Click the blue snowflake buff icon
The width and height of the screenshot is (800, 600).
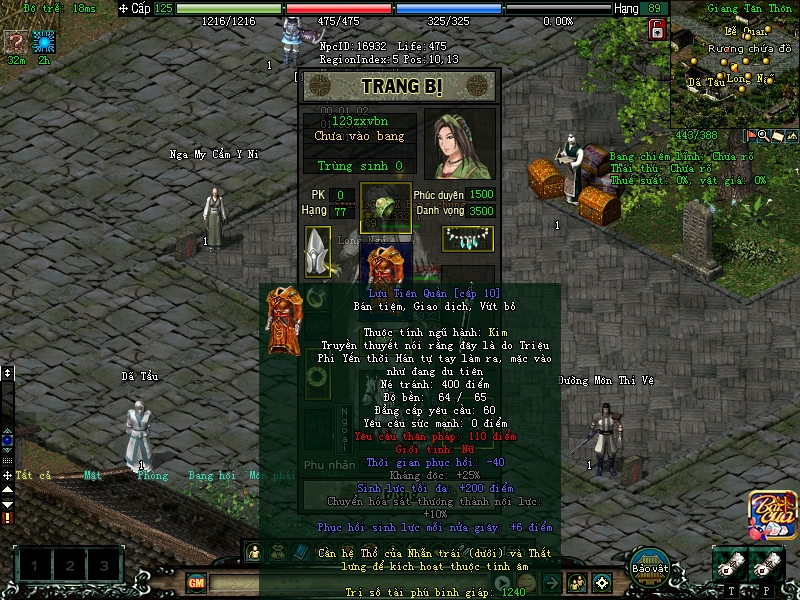pos(44,41)
